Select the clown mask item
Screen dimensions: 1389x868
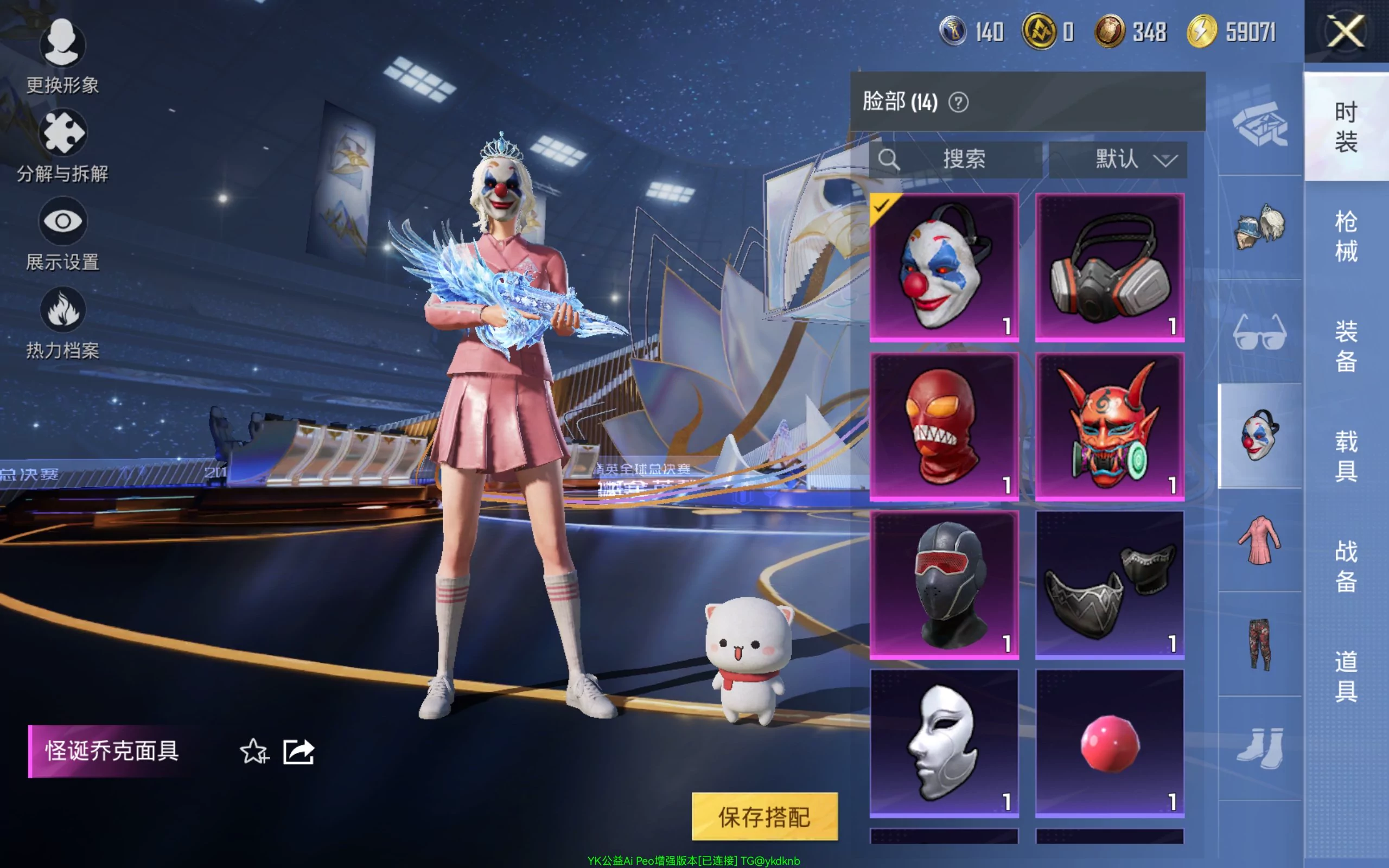click(x=944, y=267)
